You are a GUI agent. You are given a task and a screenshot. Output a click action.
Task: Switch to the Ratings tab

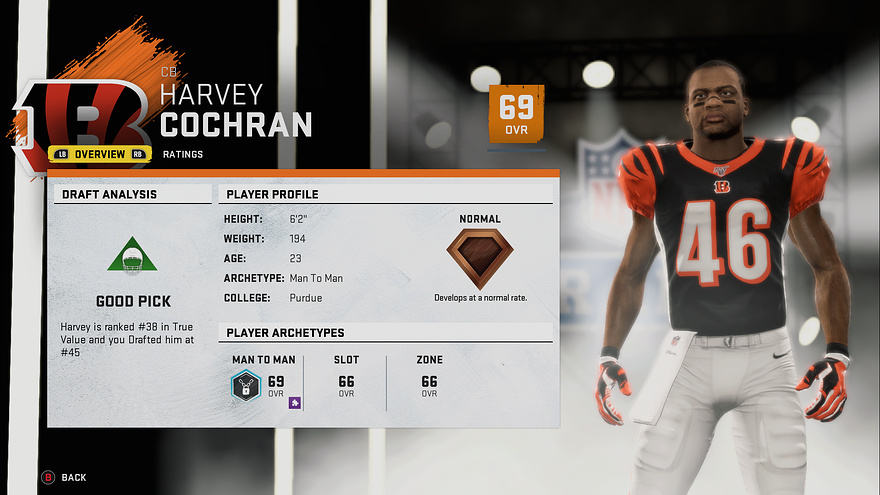[x=181, y=154]
